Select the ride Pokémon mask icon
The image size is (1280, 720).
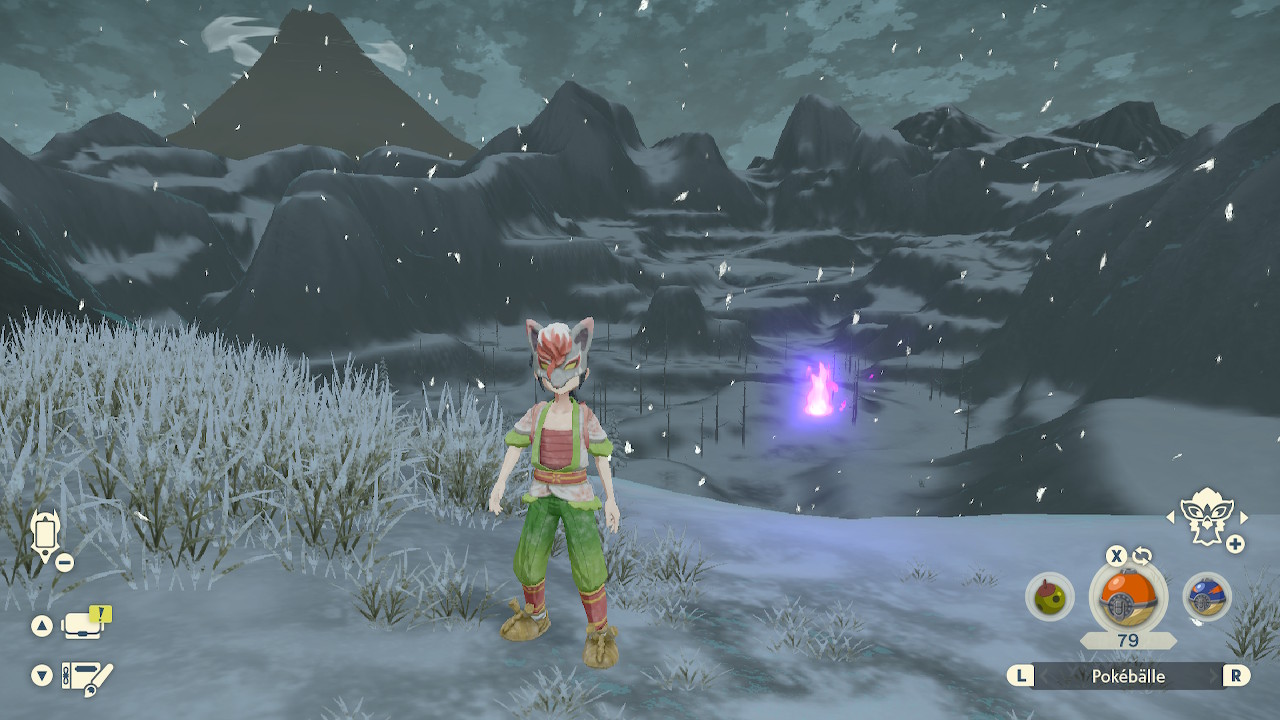click(1205, 516)
